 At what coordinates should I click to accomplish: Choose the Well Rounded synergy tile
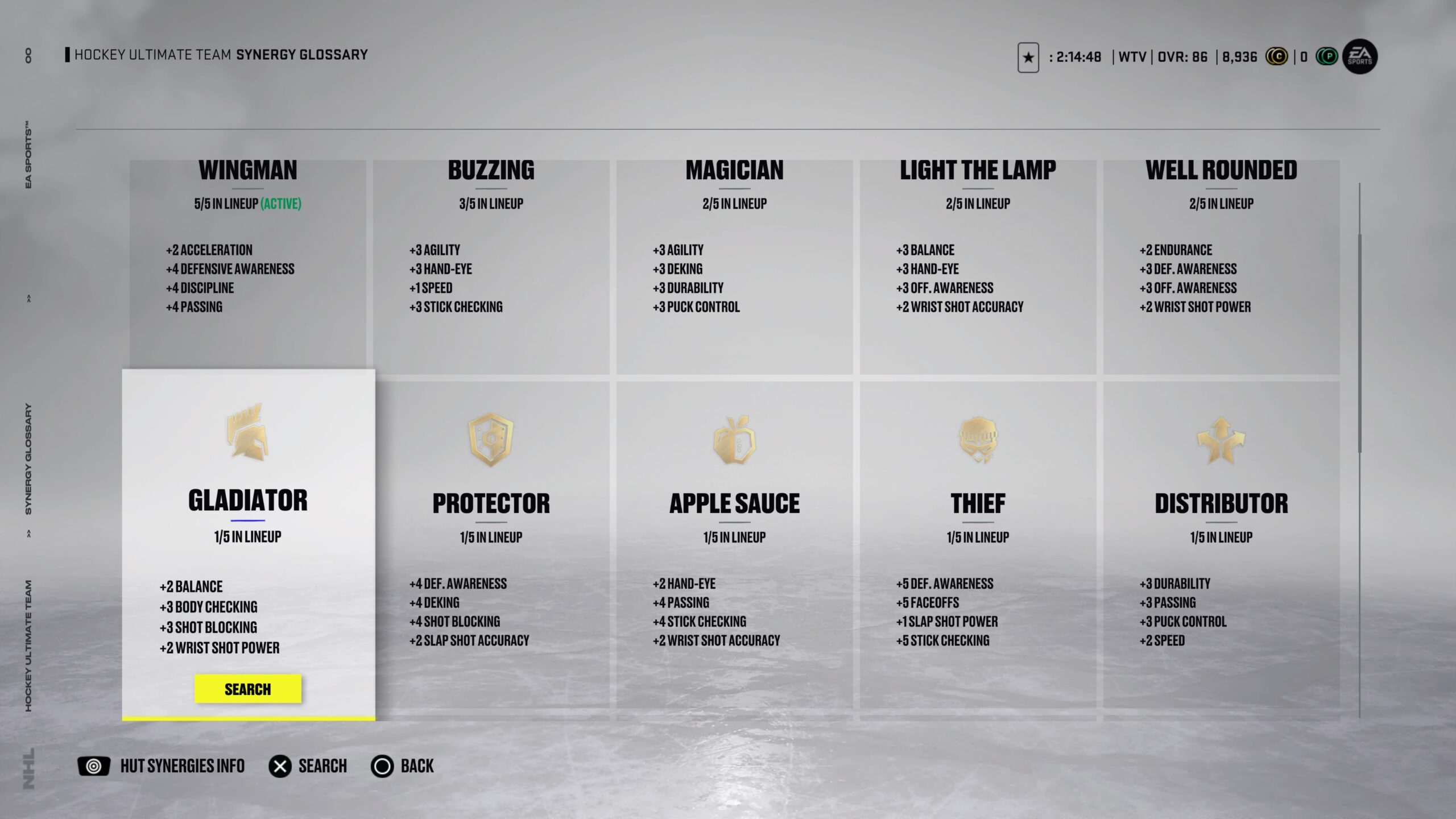[x=1221, y=262]
